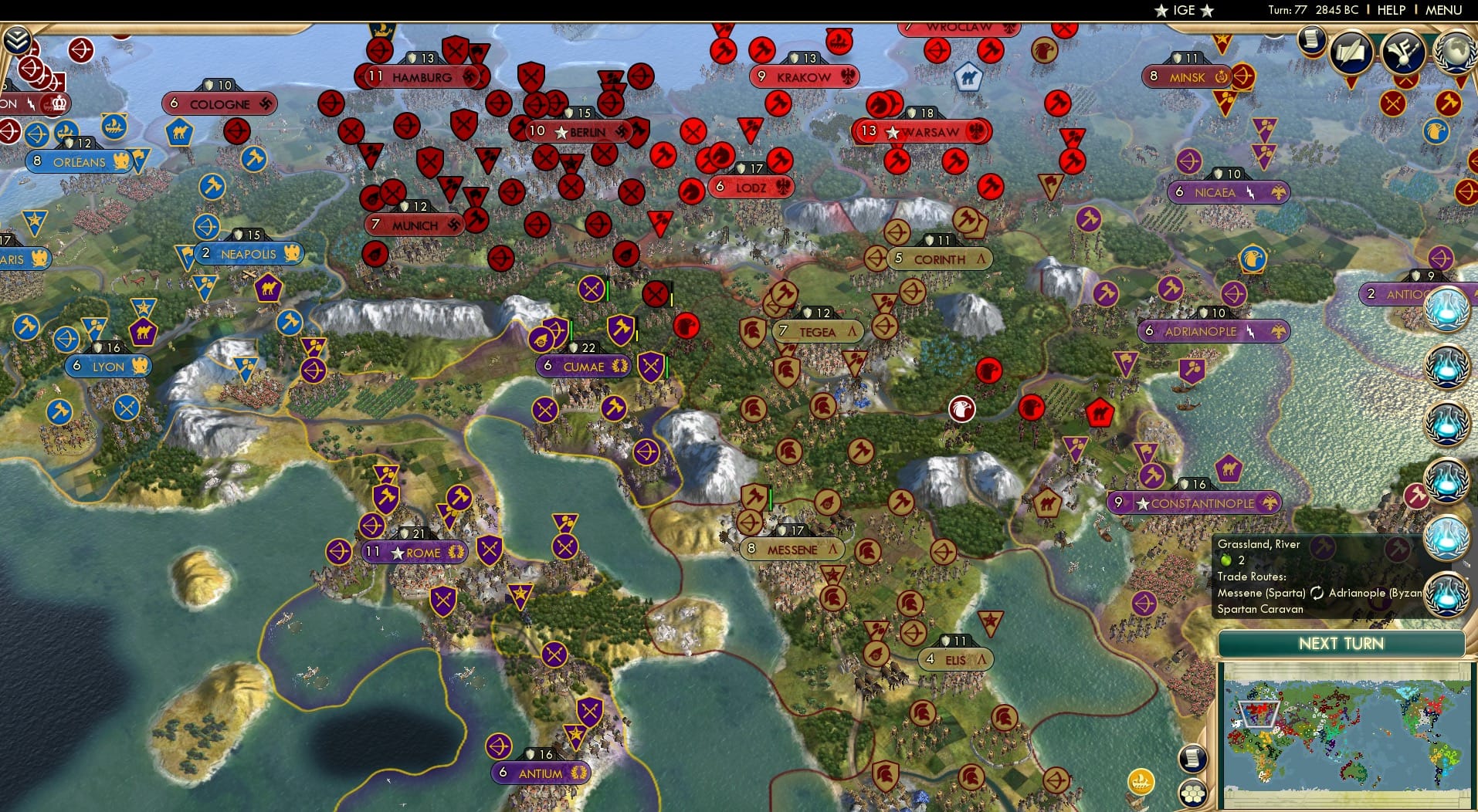
Task: Click the white eagle Great General icon mid-map
Action: pyautogui.click(x=960, y=410)
